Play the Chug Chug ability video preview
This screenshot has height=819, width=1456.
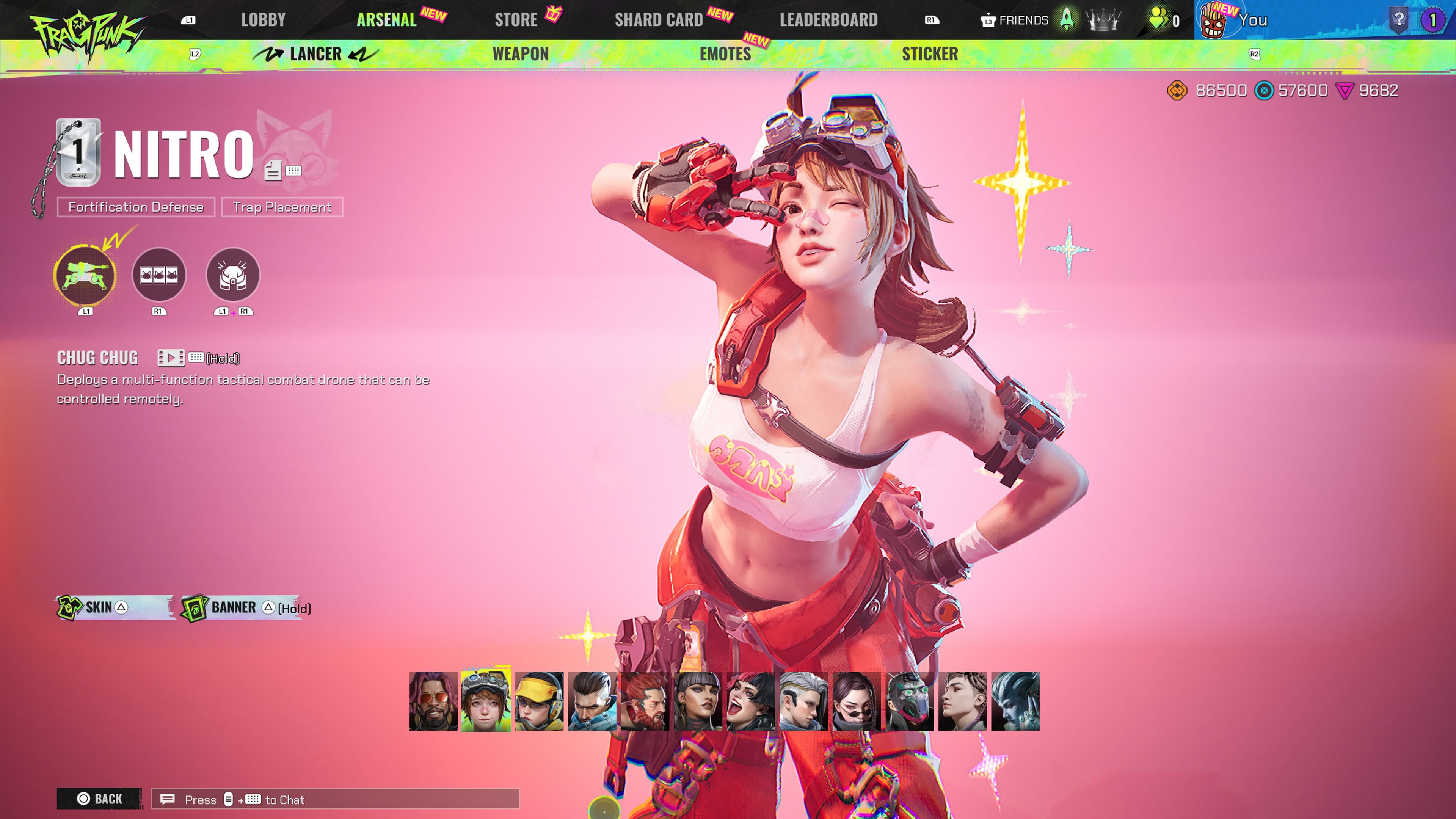(171, 358)
